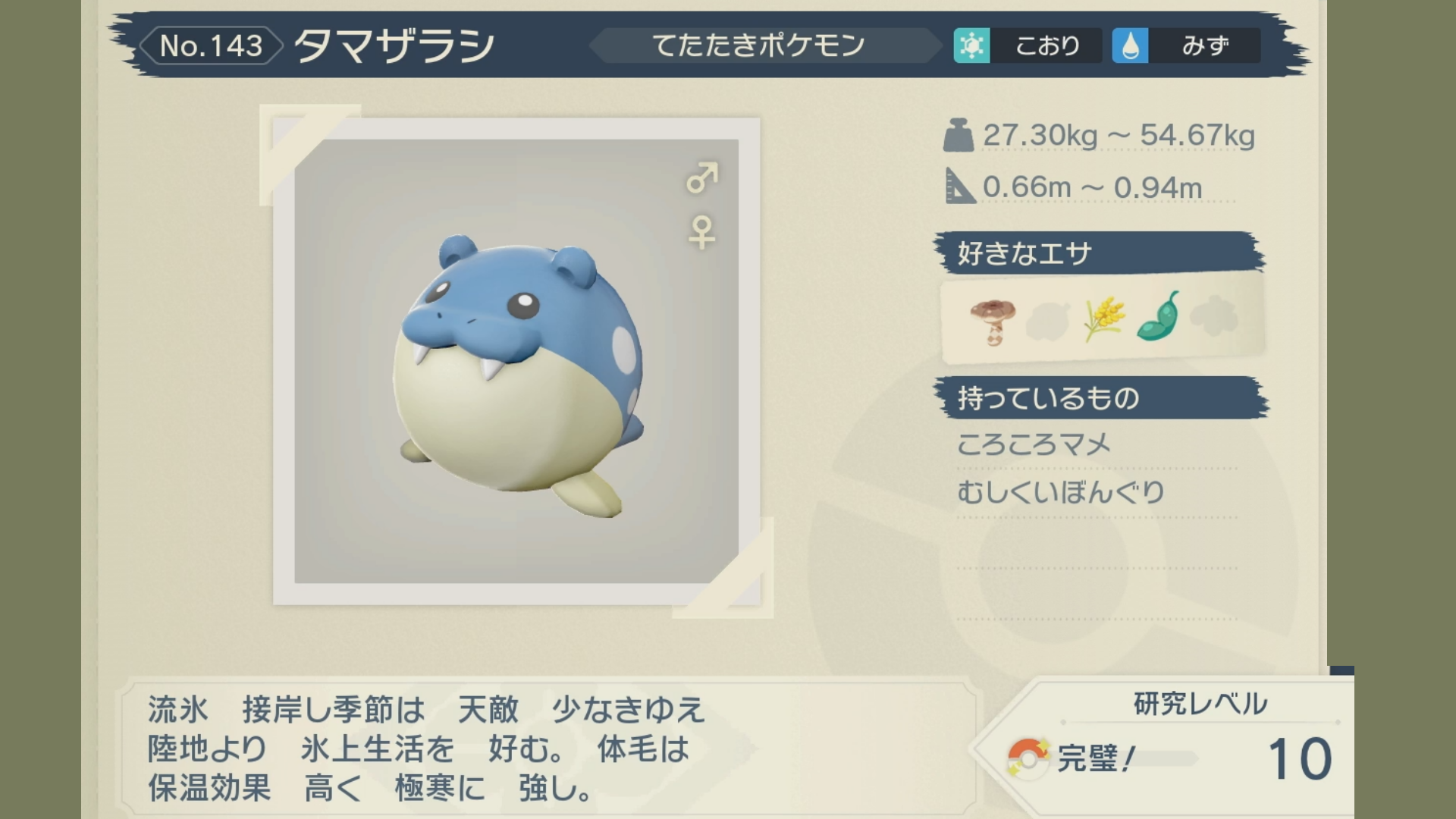Click the タマザラシ photo thumbnail
The width and height of the screenshot is (1456, 819).
[x=516, y=361]
